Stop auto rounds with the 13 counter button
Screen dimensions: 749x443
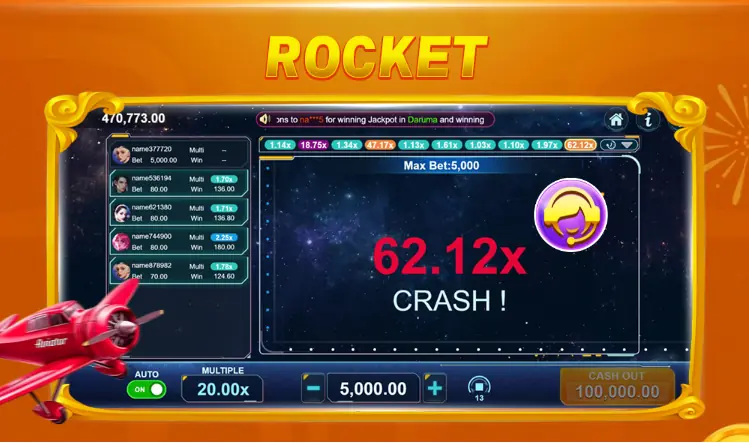(x=478, y=388)
